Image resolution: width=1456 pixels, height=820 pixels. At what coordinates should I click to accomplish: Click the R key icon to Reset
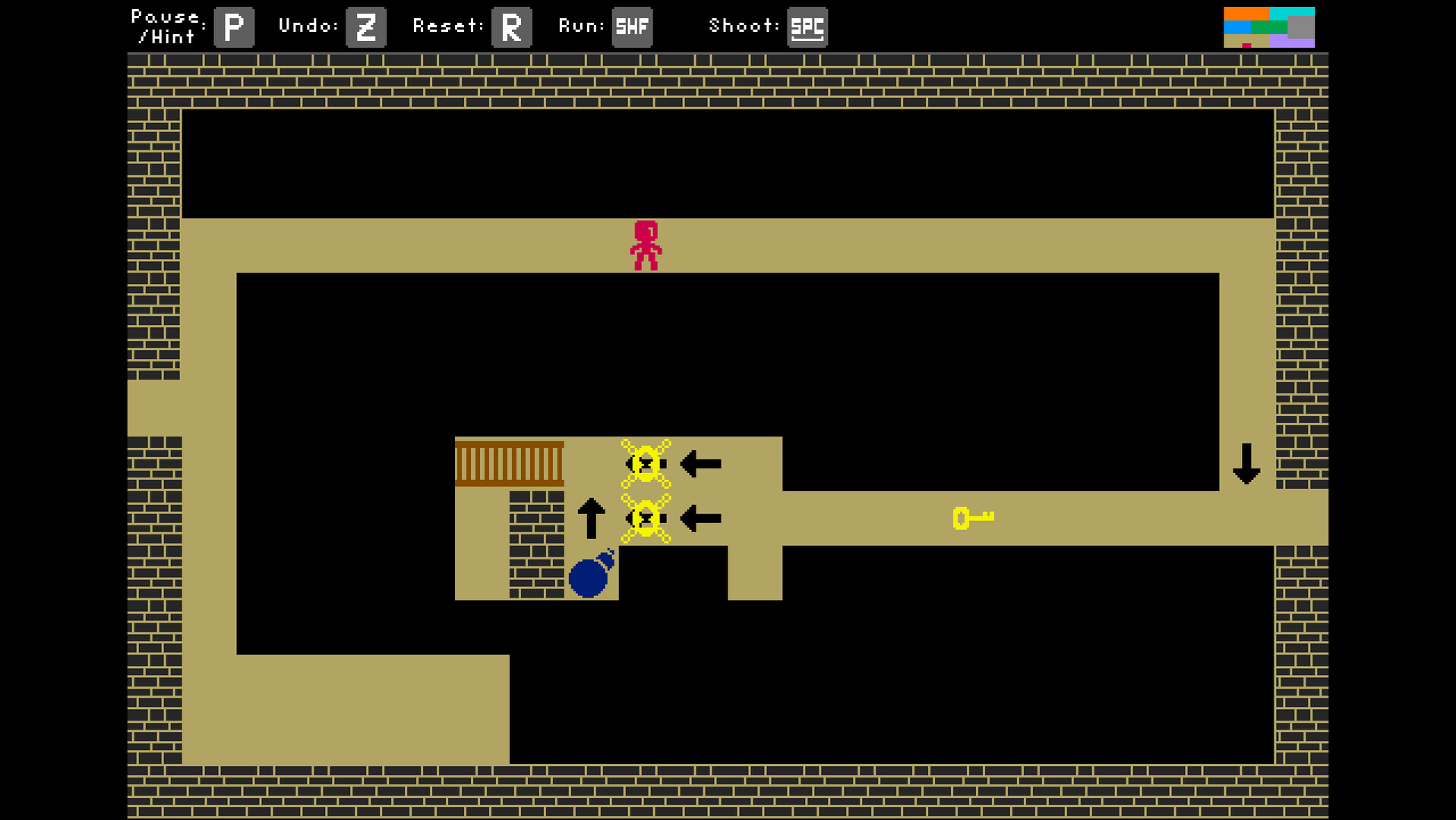tap(510, 27)
